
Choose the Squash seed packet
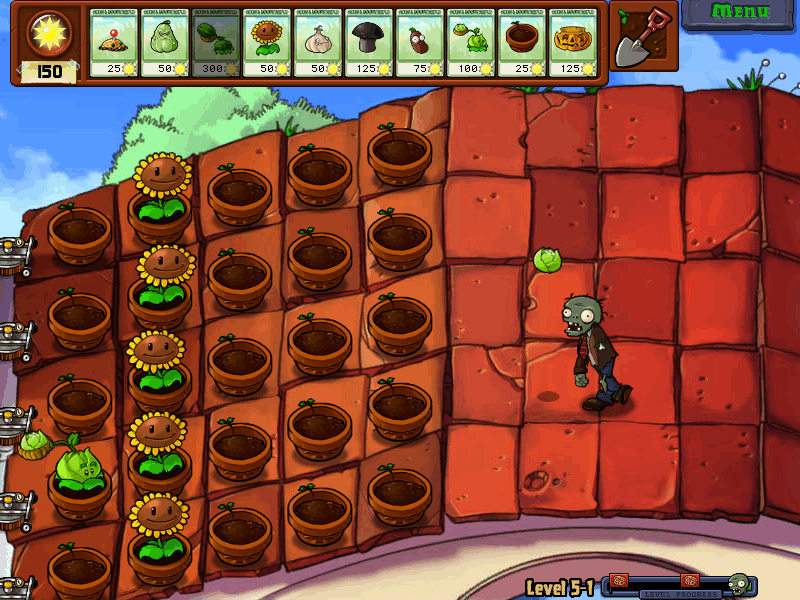tap(165, 44)
